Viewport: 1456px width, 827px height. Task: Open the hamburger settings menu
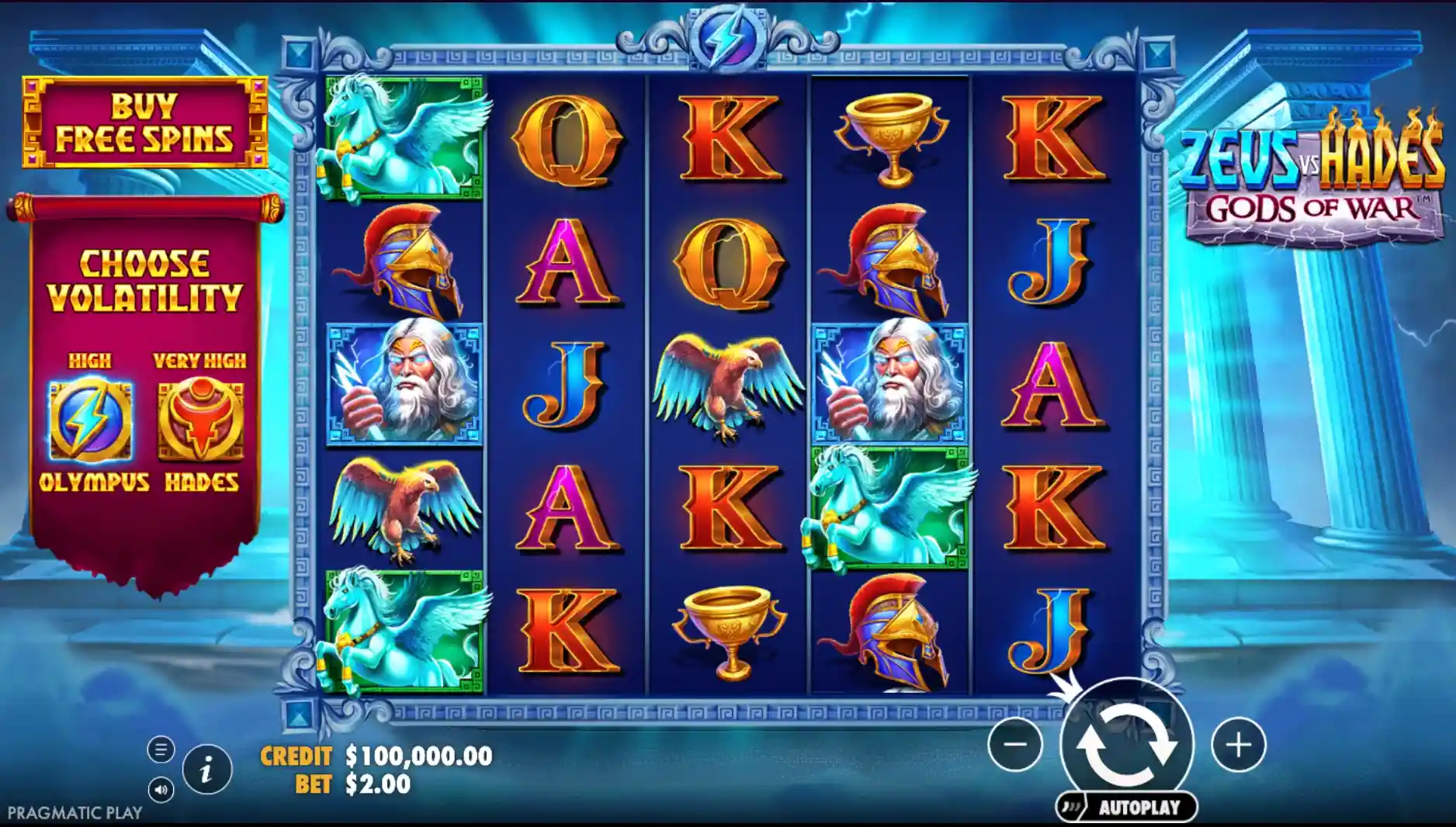[x=160, y=749]
